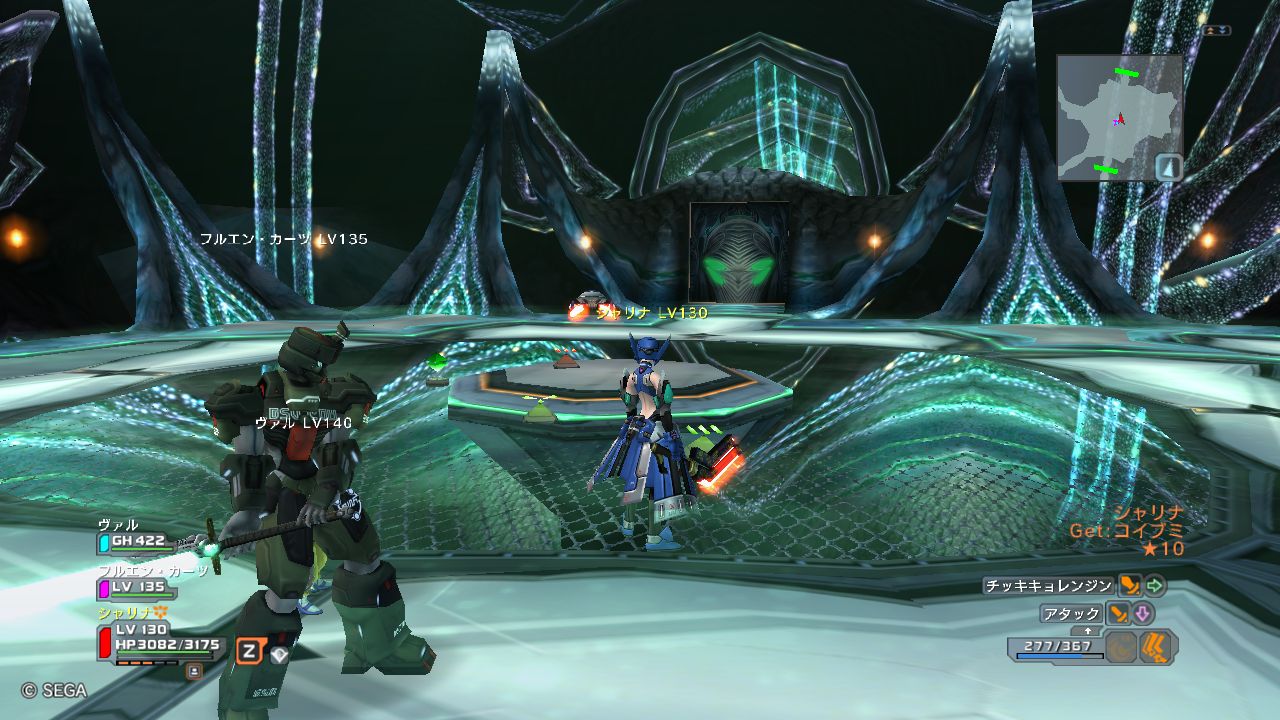Select the チッキキョレンジン photon art label

1048,586
